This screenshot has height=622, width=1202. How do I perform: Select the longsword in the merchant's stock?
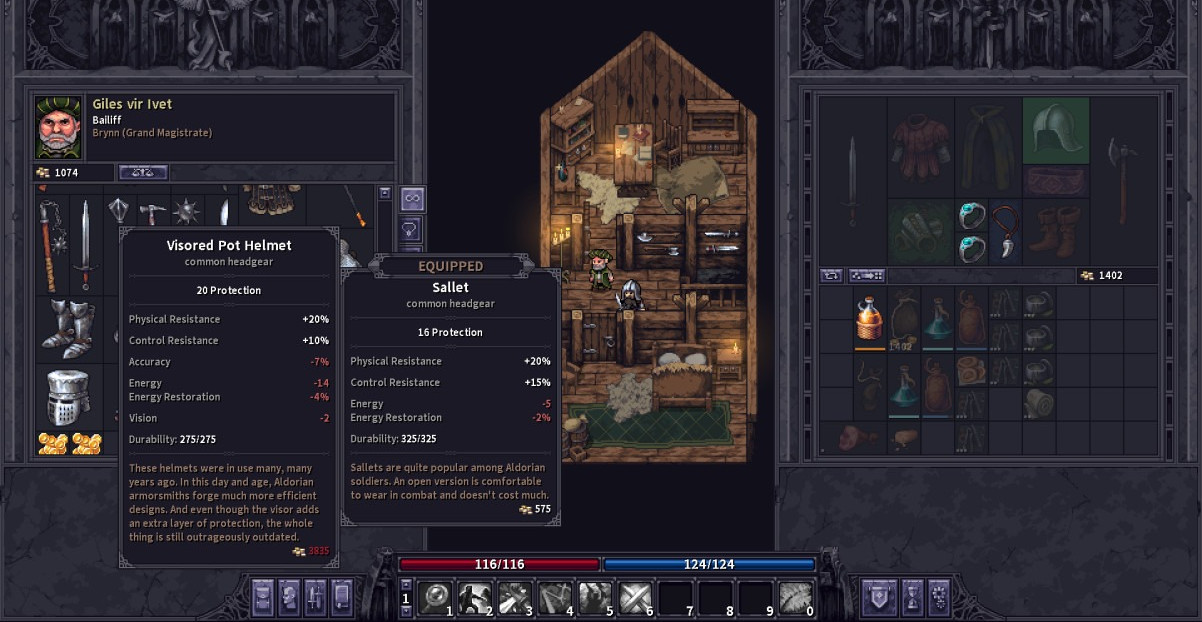pos(86,245)
